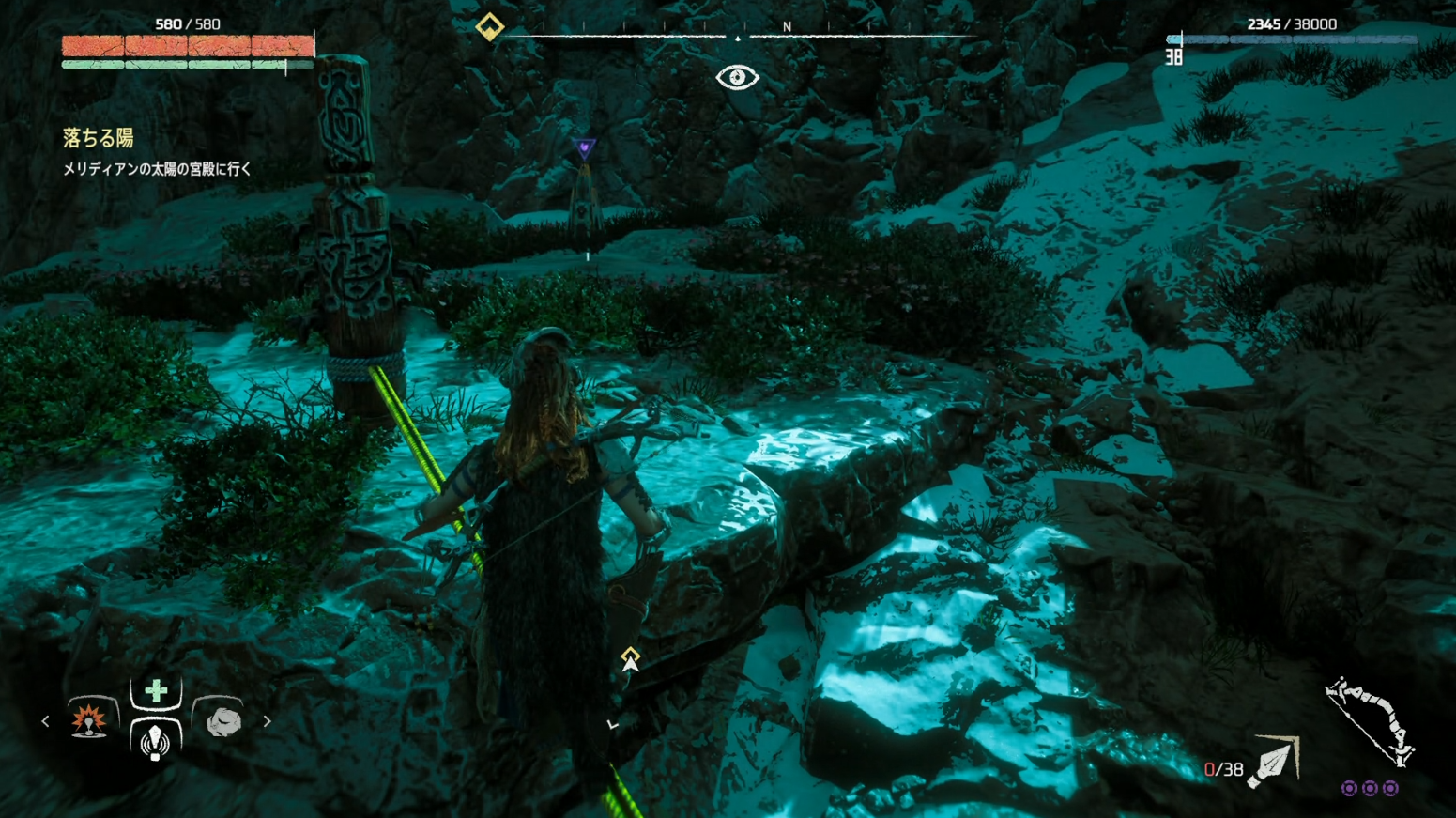Cycle tools with the right arrow
The height and width of the screenshot is (818, 1456).
[x=268, y=721]
